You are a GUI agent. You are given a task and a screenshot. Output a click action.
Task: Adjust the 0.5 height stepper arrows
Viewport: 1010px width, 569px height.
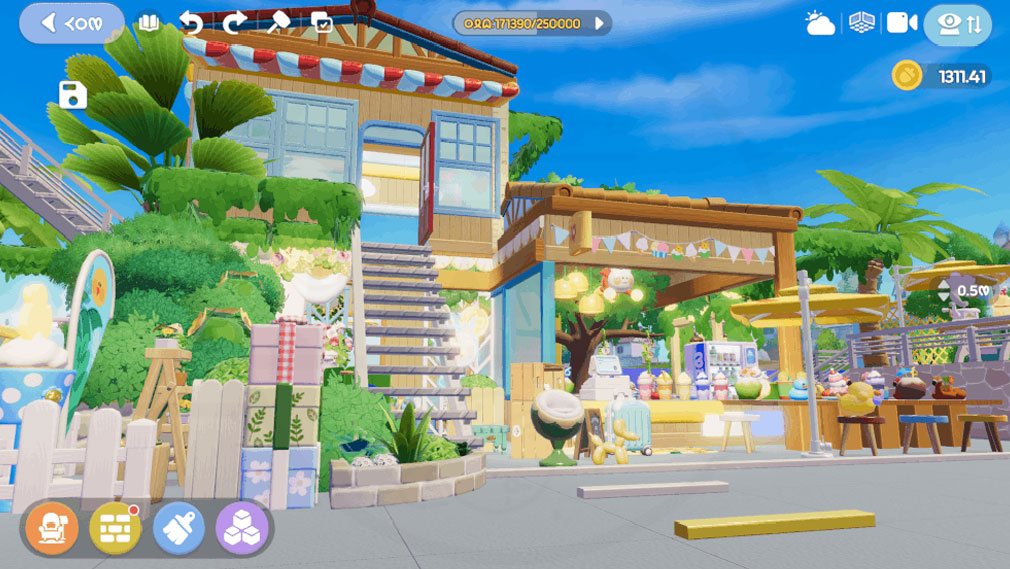coord(944,291)
